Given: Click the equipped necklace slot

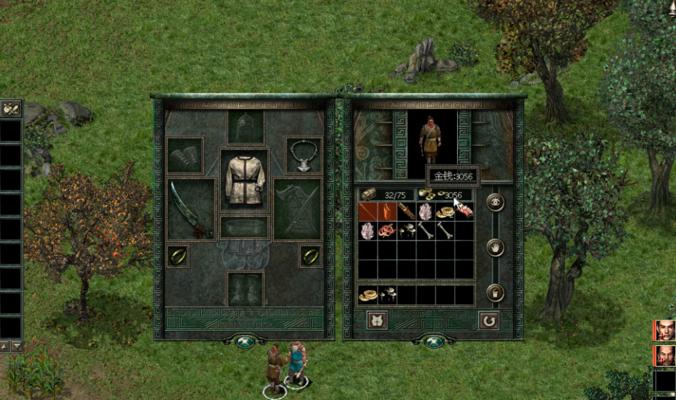Looking at the screenshot, I should point(303,155).
